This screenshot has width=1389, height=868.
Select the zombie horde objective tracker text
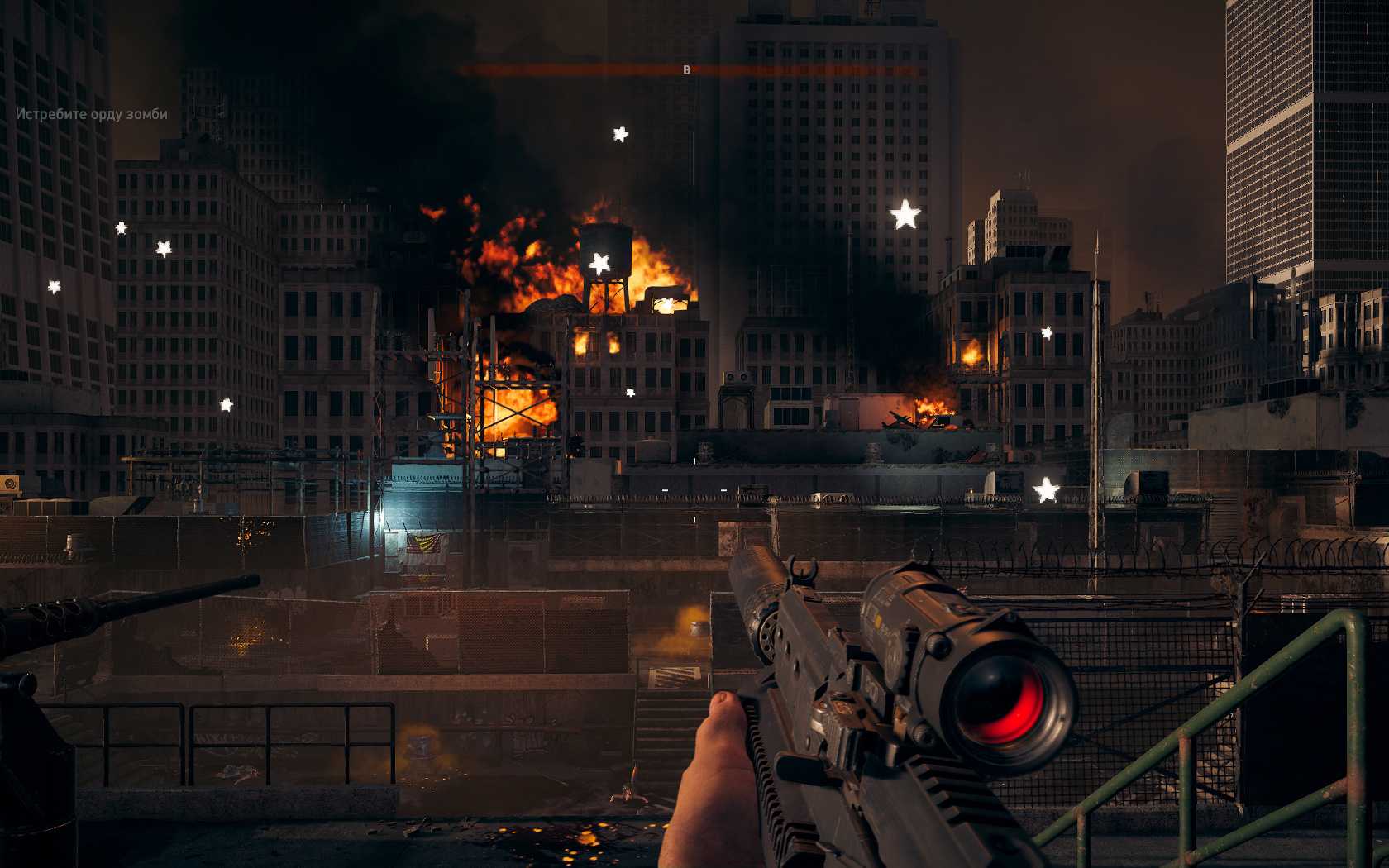[92, 114]
